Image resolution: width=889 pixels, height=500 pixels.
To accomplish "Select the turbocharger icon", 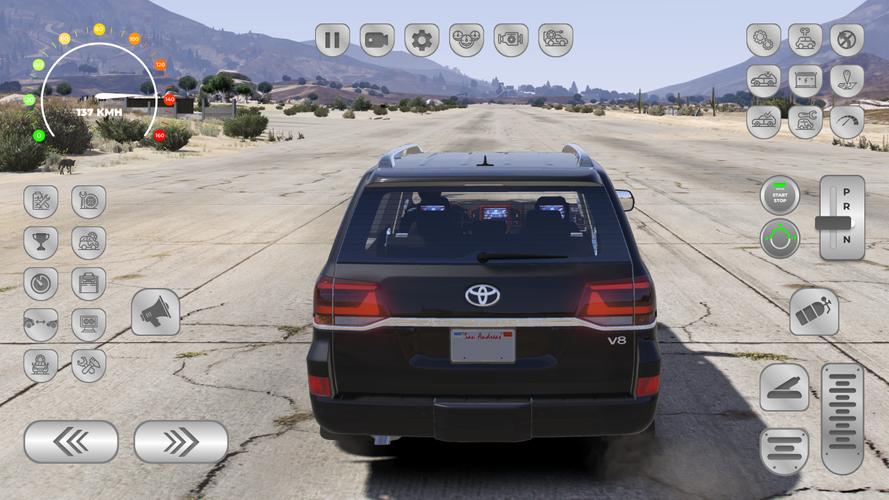I will pyautogui.click(x=88, y=202).
